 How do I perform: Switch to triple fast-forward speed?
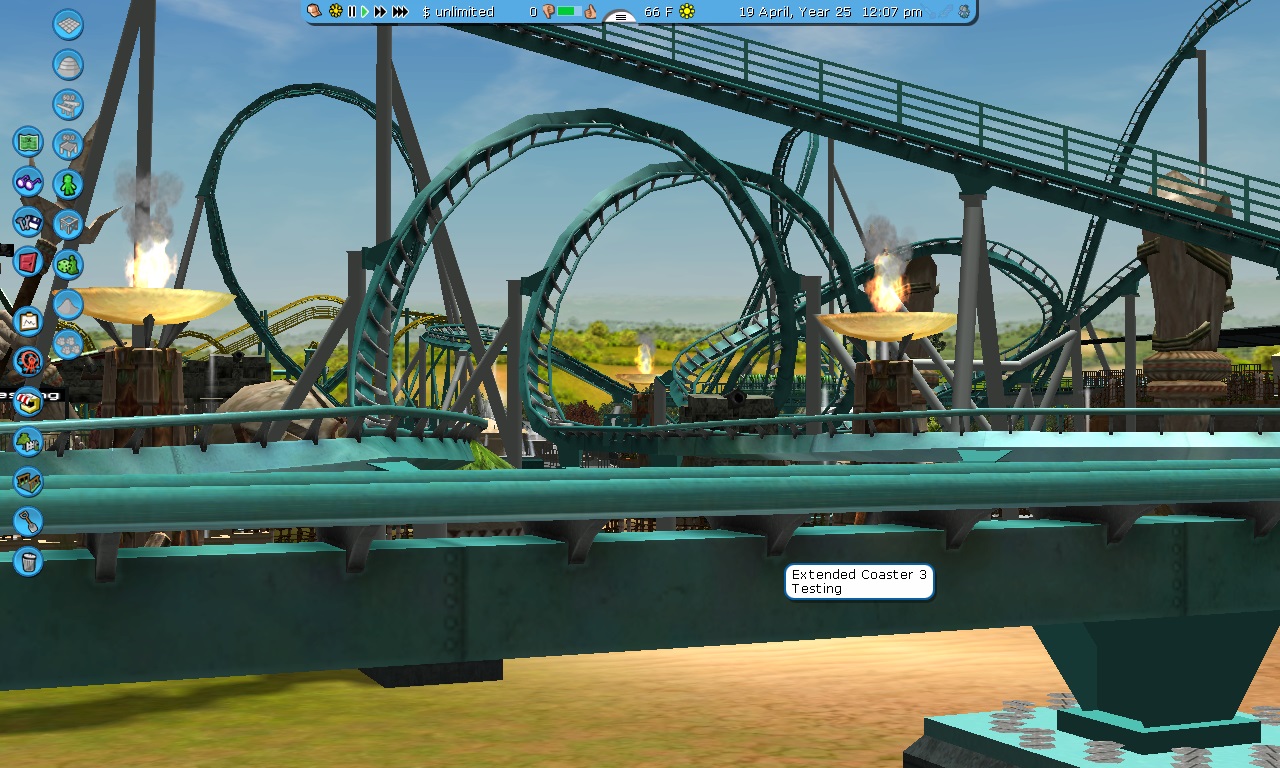click(400, 12)
